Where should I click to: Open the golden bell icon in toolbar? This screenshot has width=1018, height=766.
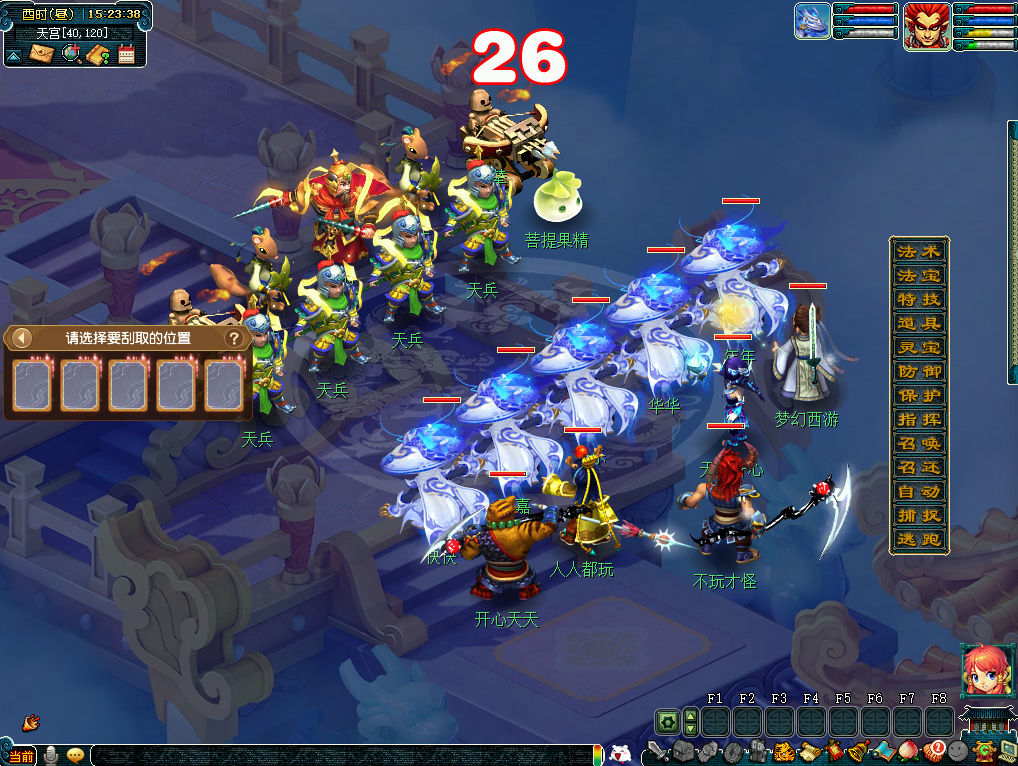coord(858,750)
